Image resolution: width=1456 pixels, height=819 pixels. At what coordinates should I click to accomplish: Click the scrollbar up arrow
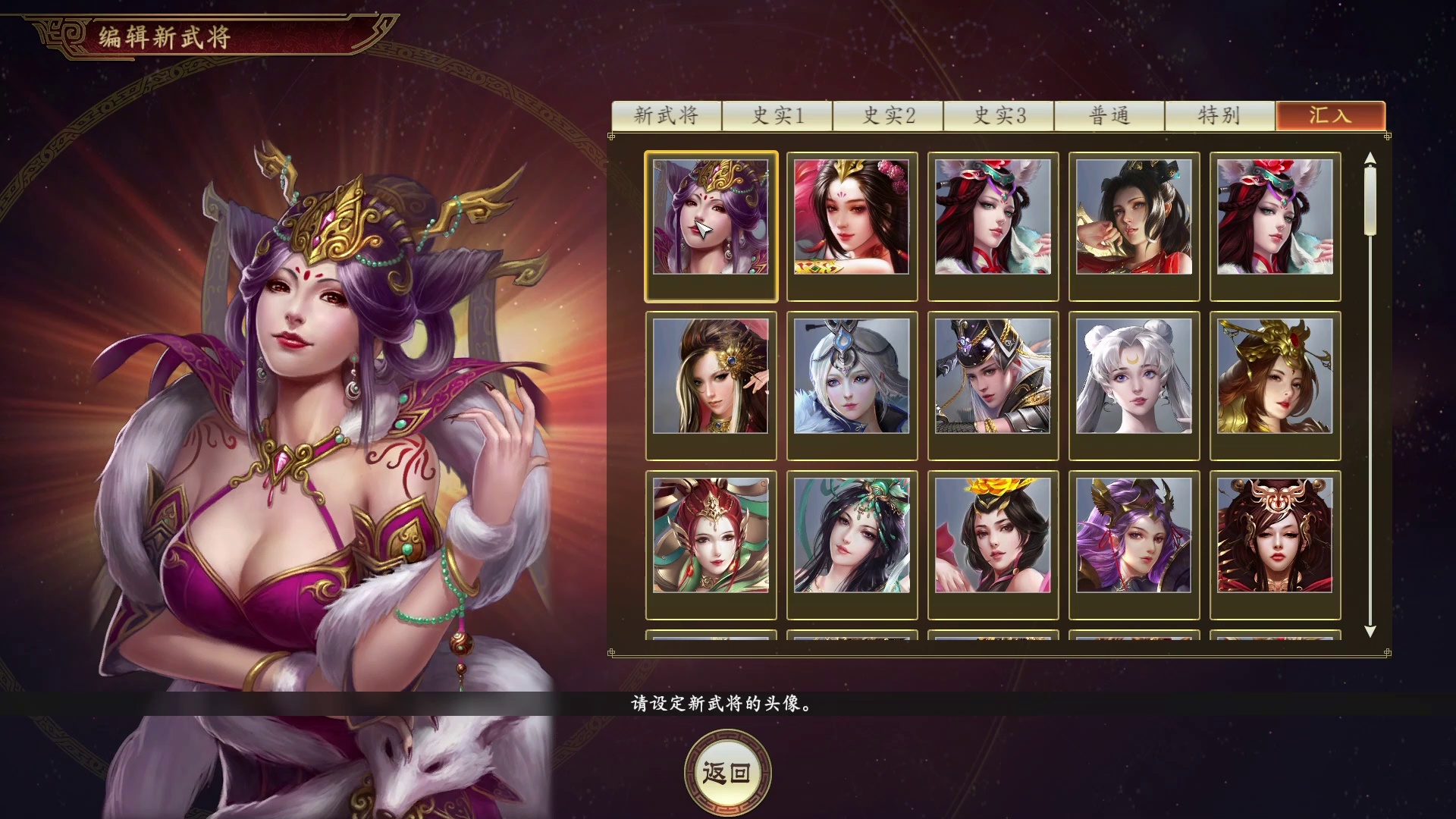click(x=1370, y=159)
